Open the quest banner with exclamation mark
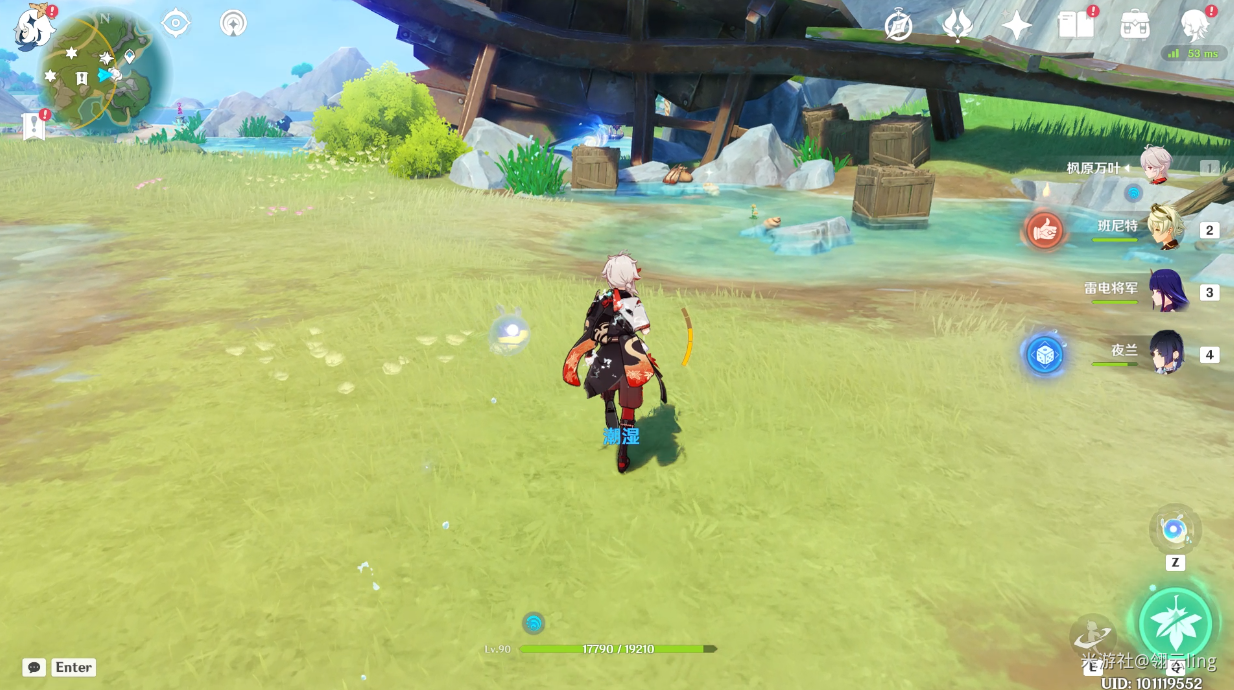Image resolution: width=1234 pixels, height=690 pixels. click(x=34, y=125)
